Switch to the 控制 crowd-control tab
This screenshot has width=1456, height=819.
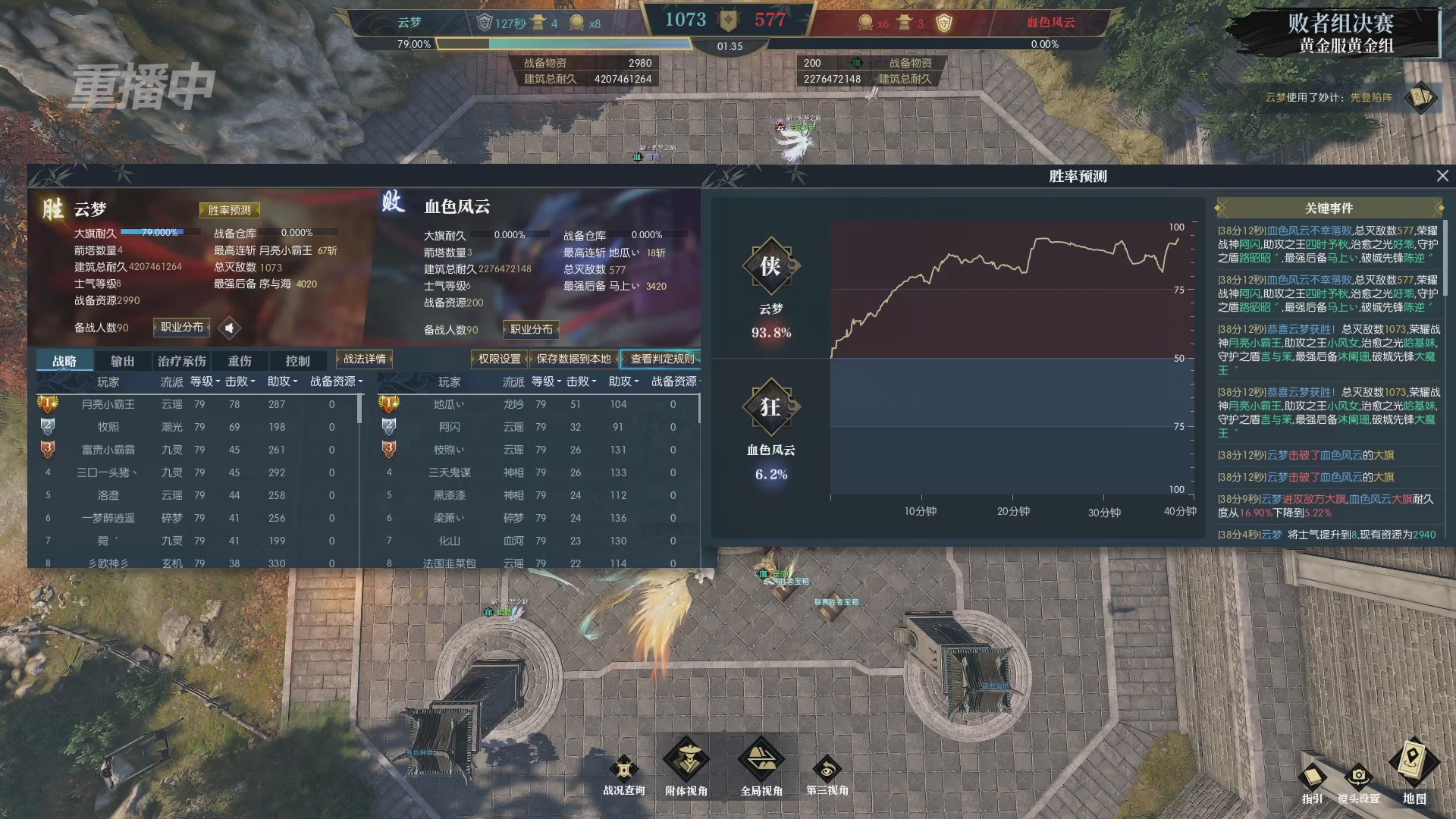click(x=297, y=361)
